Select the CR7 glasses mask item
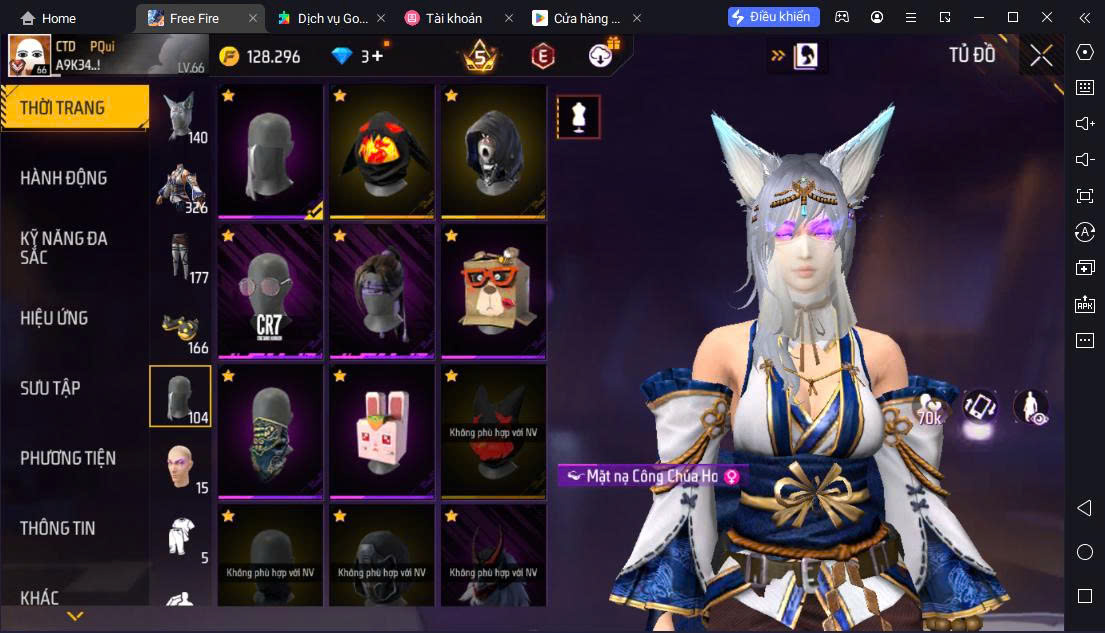The width and height of the screenshot is (1105, 633). (x=270, y=291)
